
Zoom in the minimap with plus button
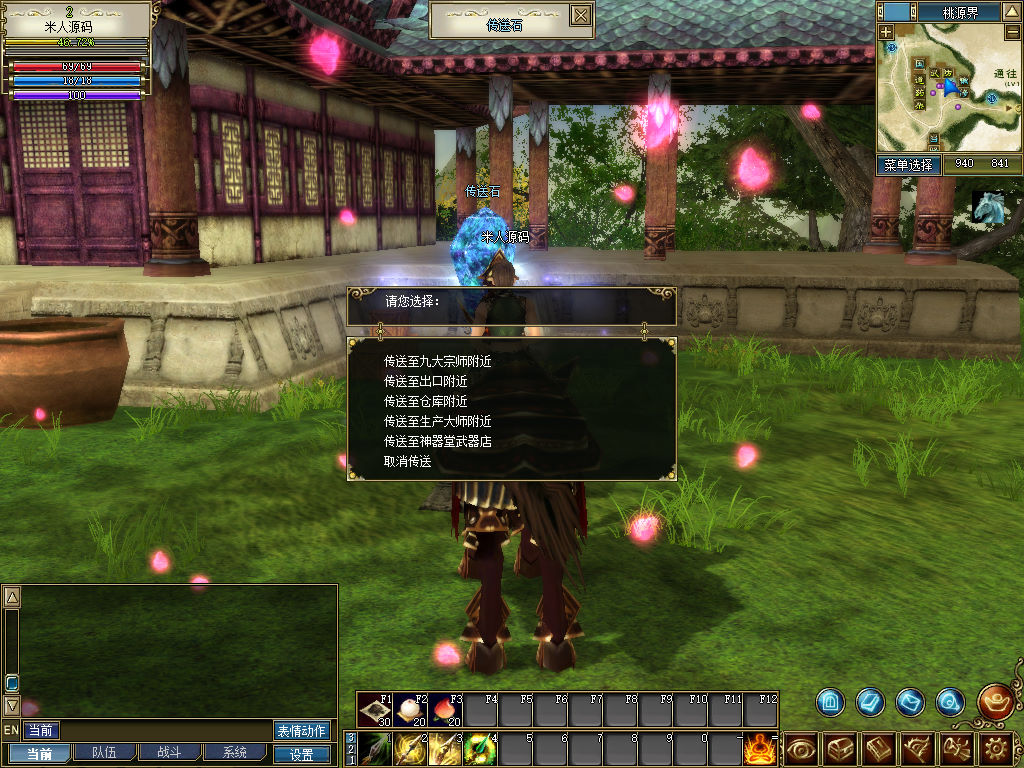pyautogui.click(x=887, y=32)
